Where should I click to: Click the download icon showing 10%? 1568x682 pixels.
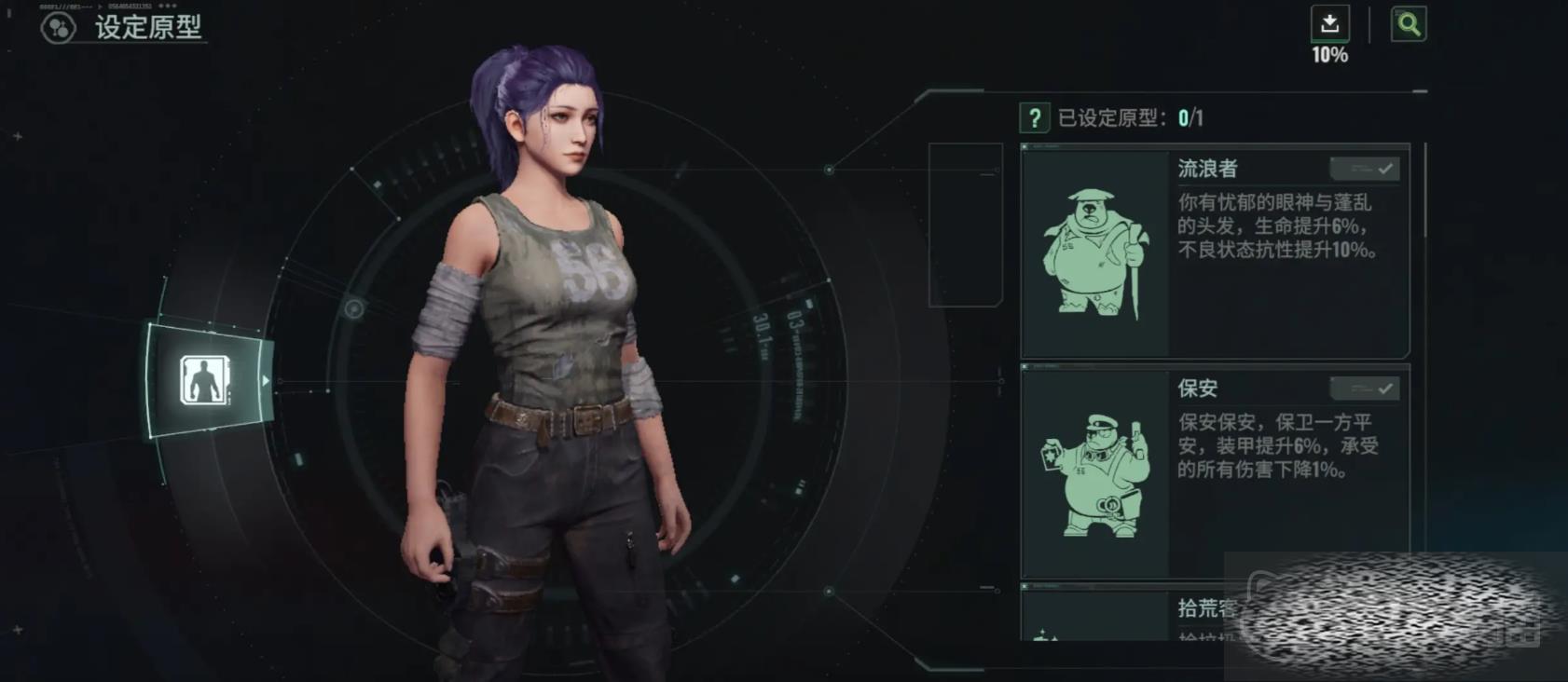pos(1329,24)
